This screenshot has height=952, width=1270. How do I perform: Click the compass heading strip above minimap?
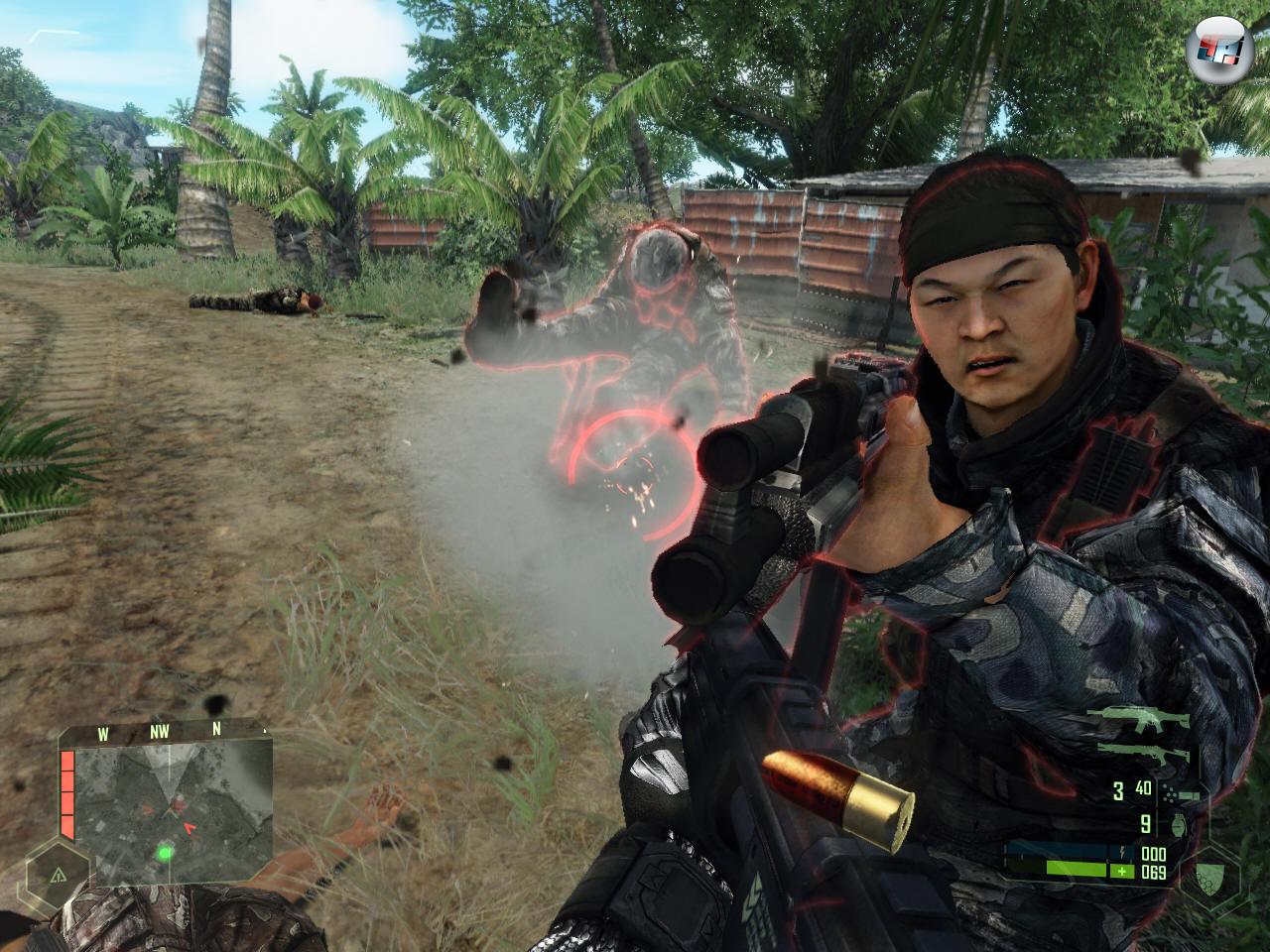point(164,735)
